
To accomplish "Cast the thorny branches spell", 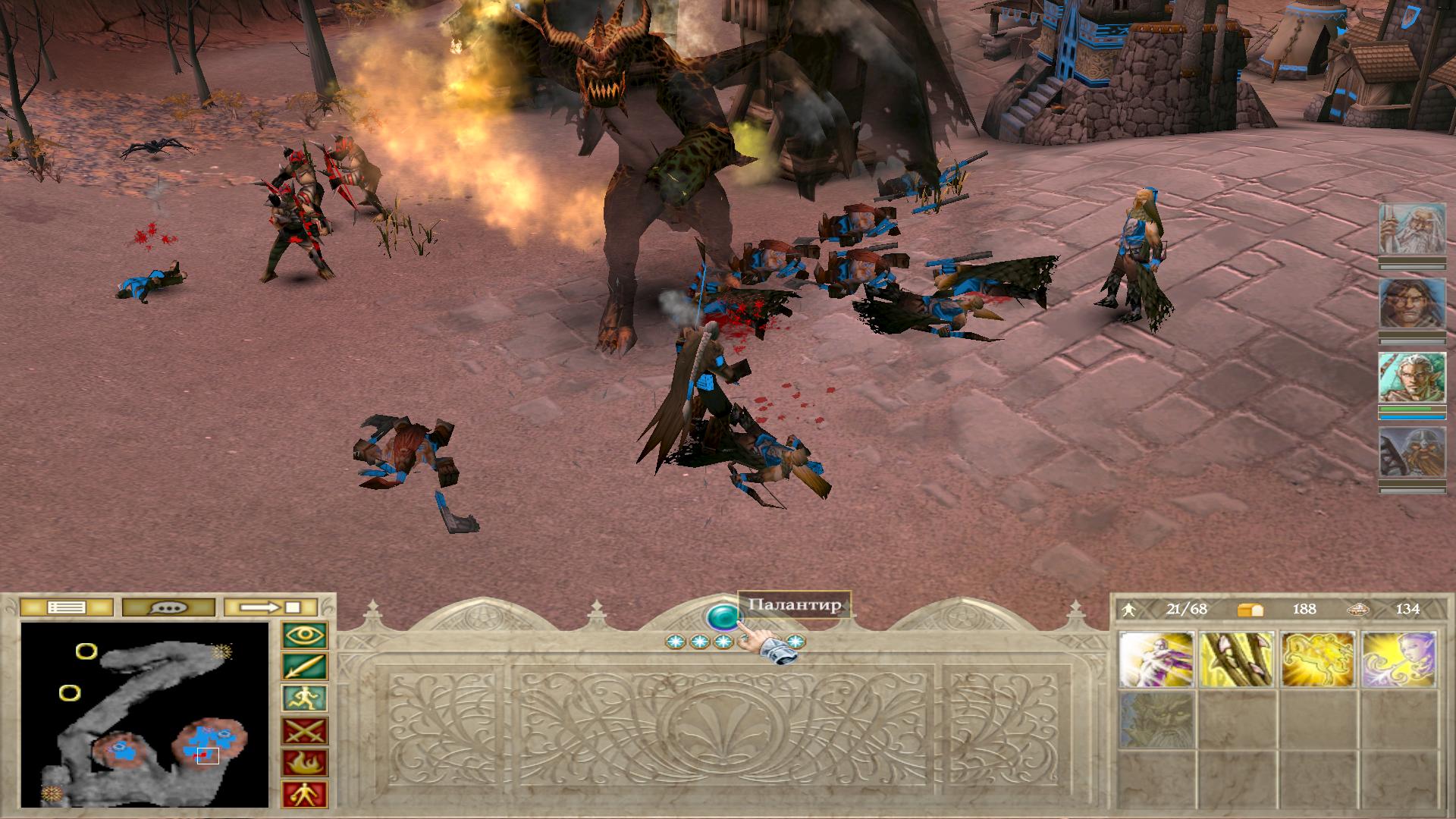I will 1238,660.
